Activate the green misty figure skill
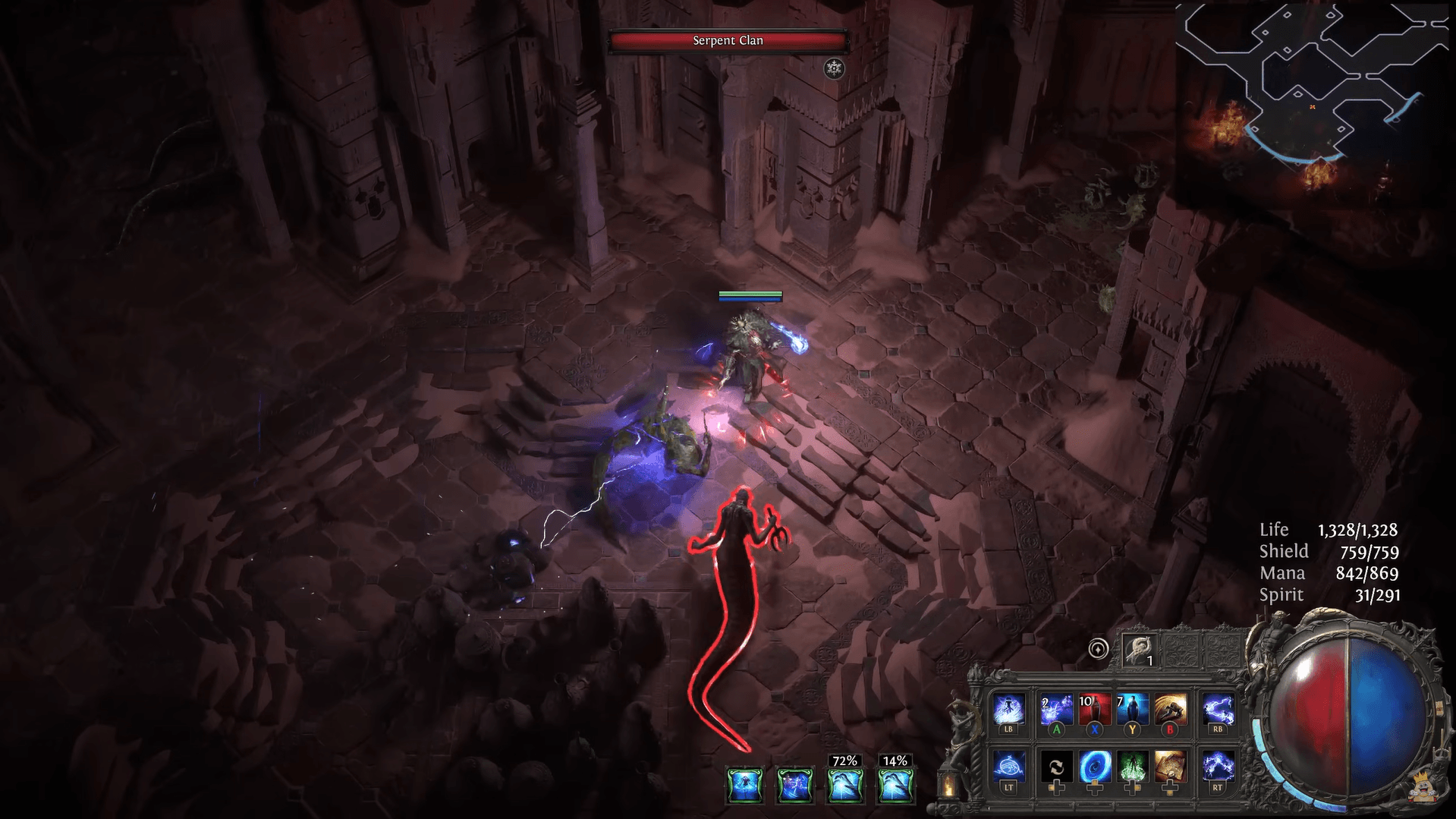1456x819 pixels. click(x=1131, y=767)
